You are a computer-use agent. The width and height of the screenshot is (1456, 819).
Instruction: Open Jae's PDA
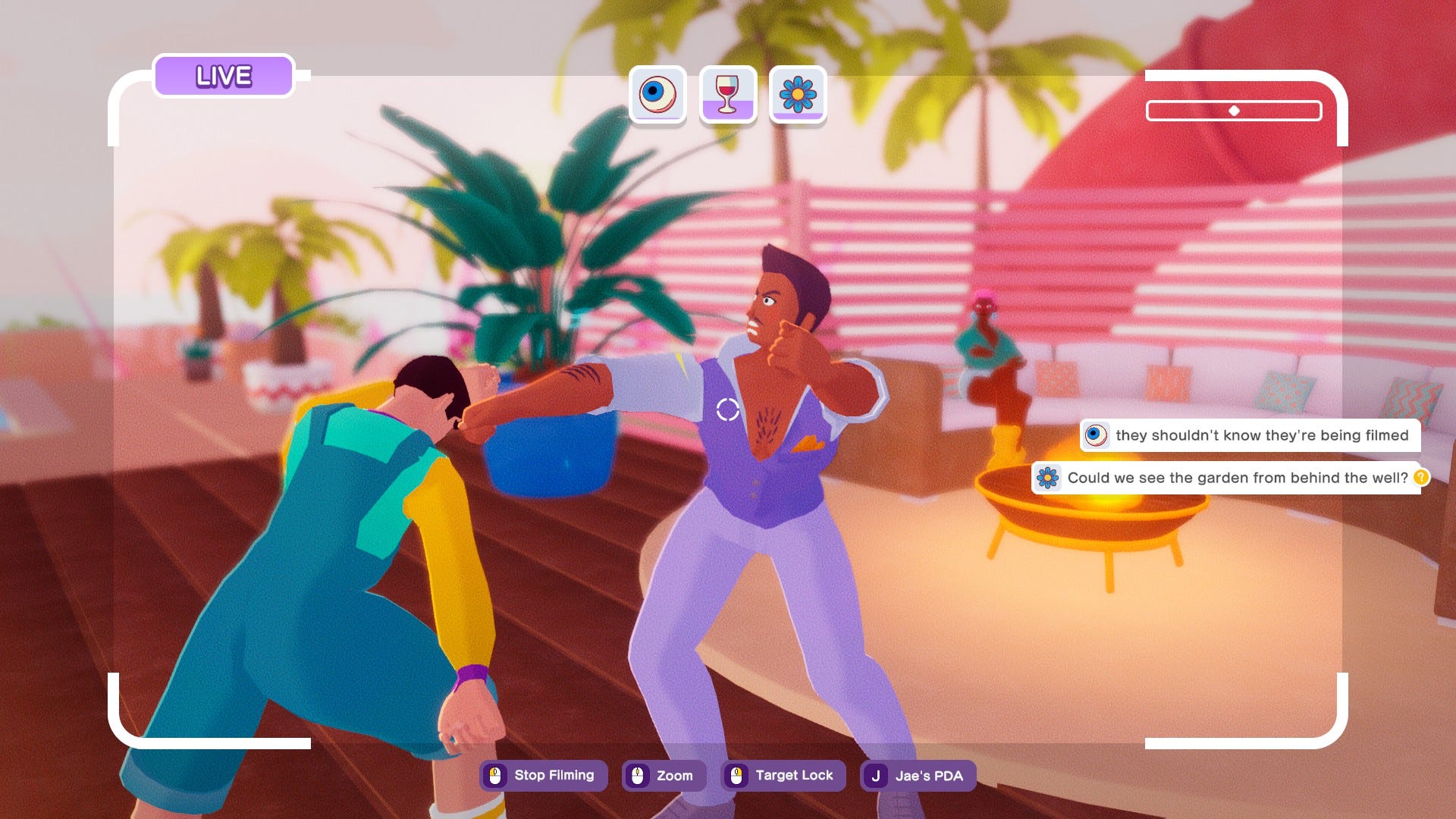[x=918, y=776]
